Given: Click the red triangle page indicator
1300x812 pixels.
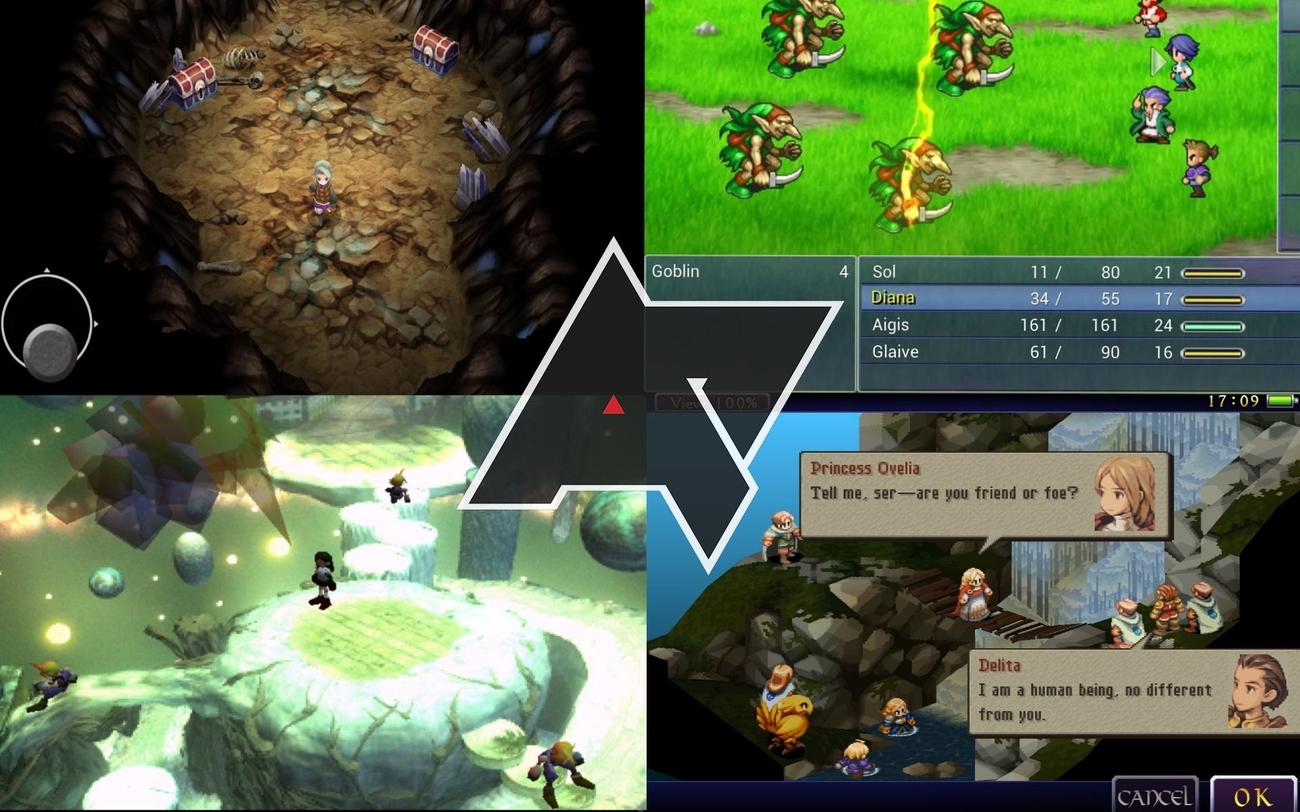Looking at the screenshot, I should pos(613,405).
